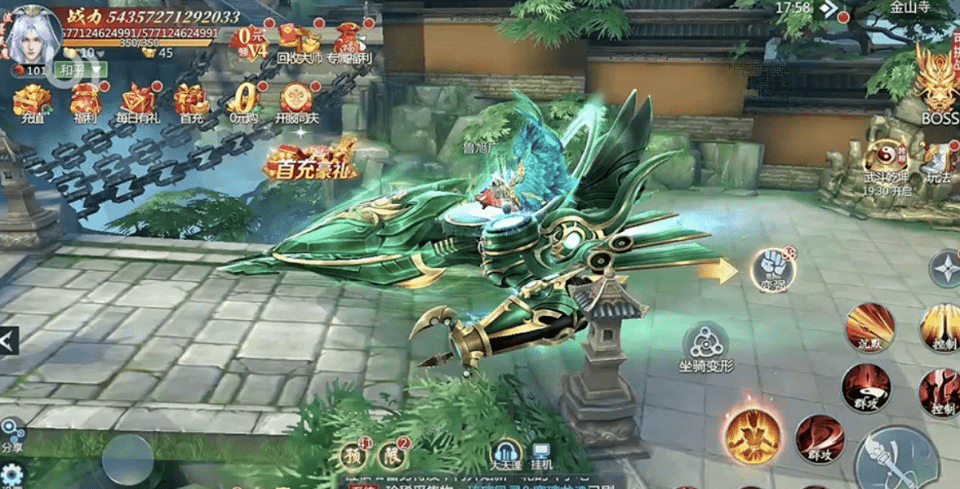Open the 首充 first-recharge gift icon

190,101
